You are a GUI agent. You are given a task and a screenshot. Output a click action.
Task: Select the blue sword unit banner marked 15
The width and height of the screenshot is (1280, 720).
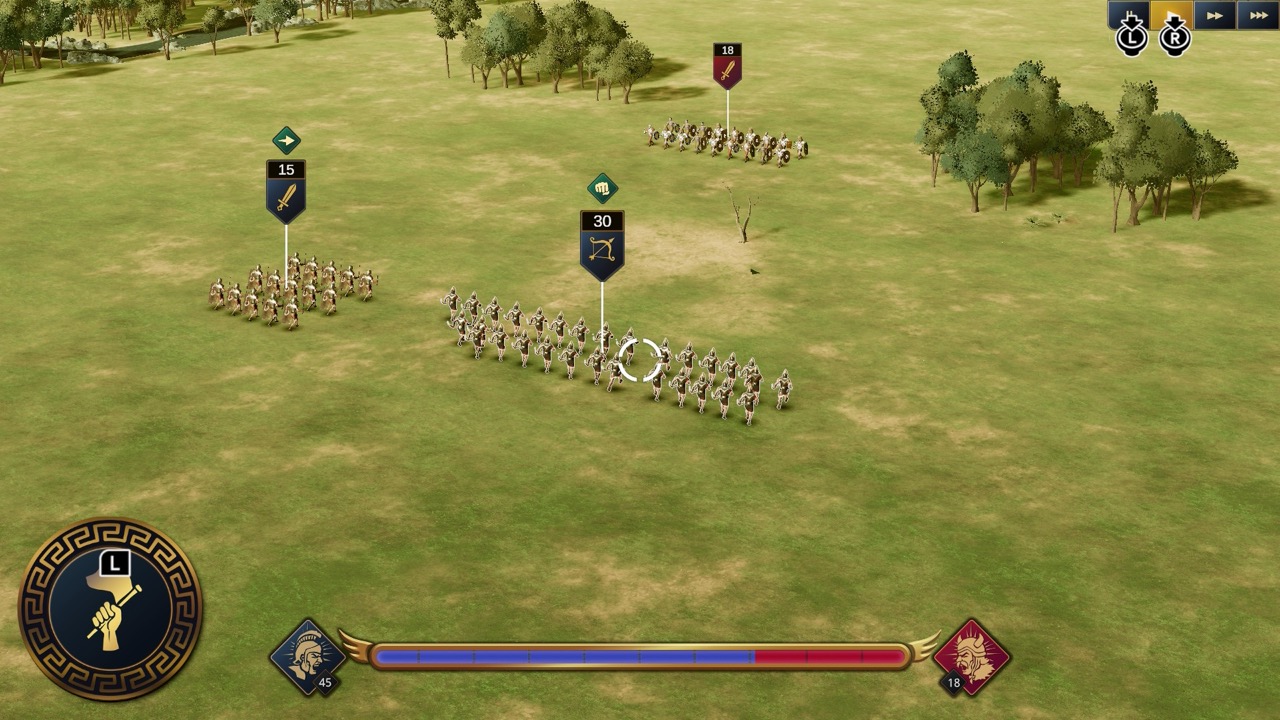tap(286, 190)
